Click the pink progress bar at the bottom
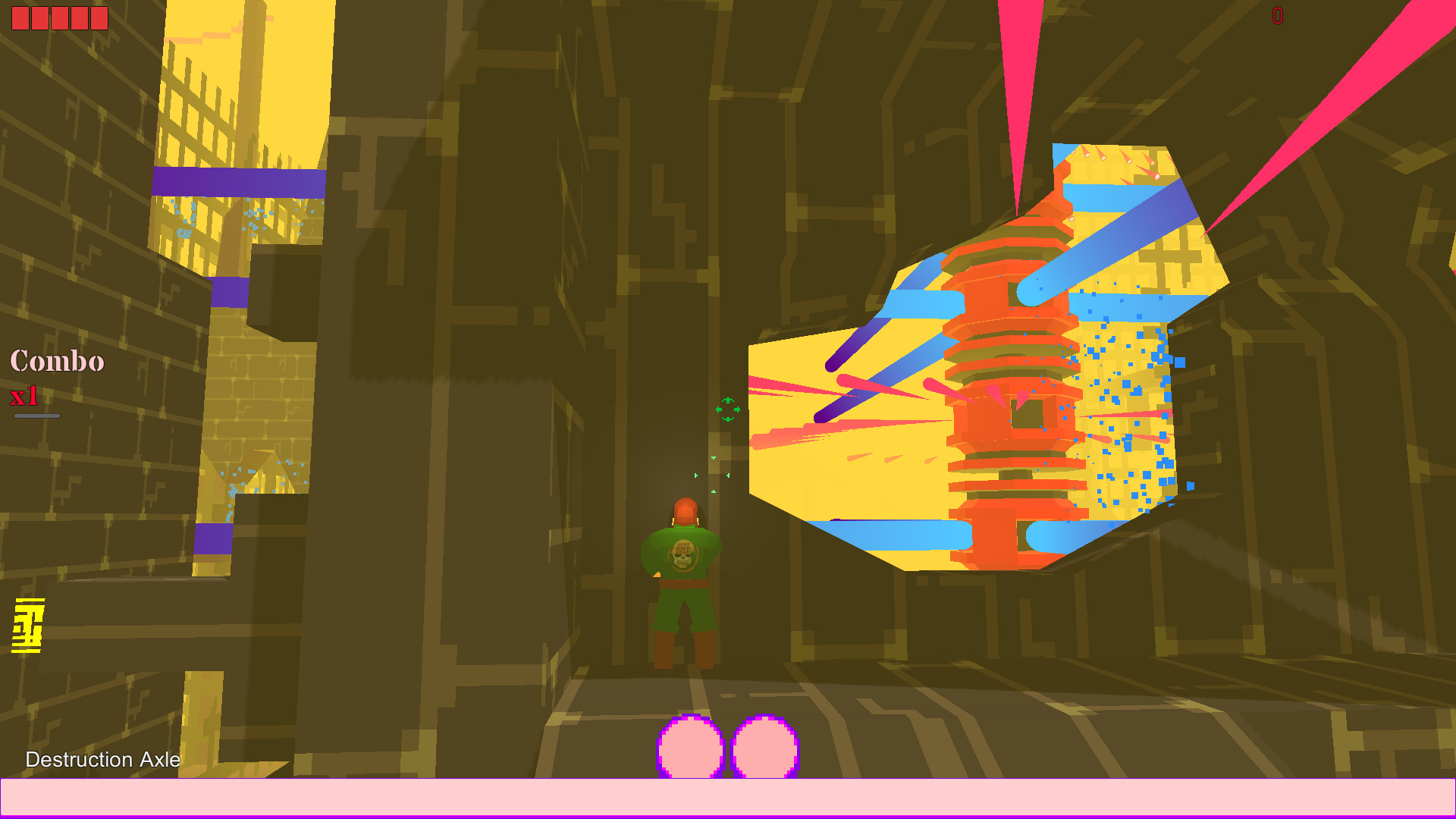The width and height of the screenshot is (1456, 819). click(728, 800)
